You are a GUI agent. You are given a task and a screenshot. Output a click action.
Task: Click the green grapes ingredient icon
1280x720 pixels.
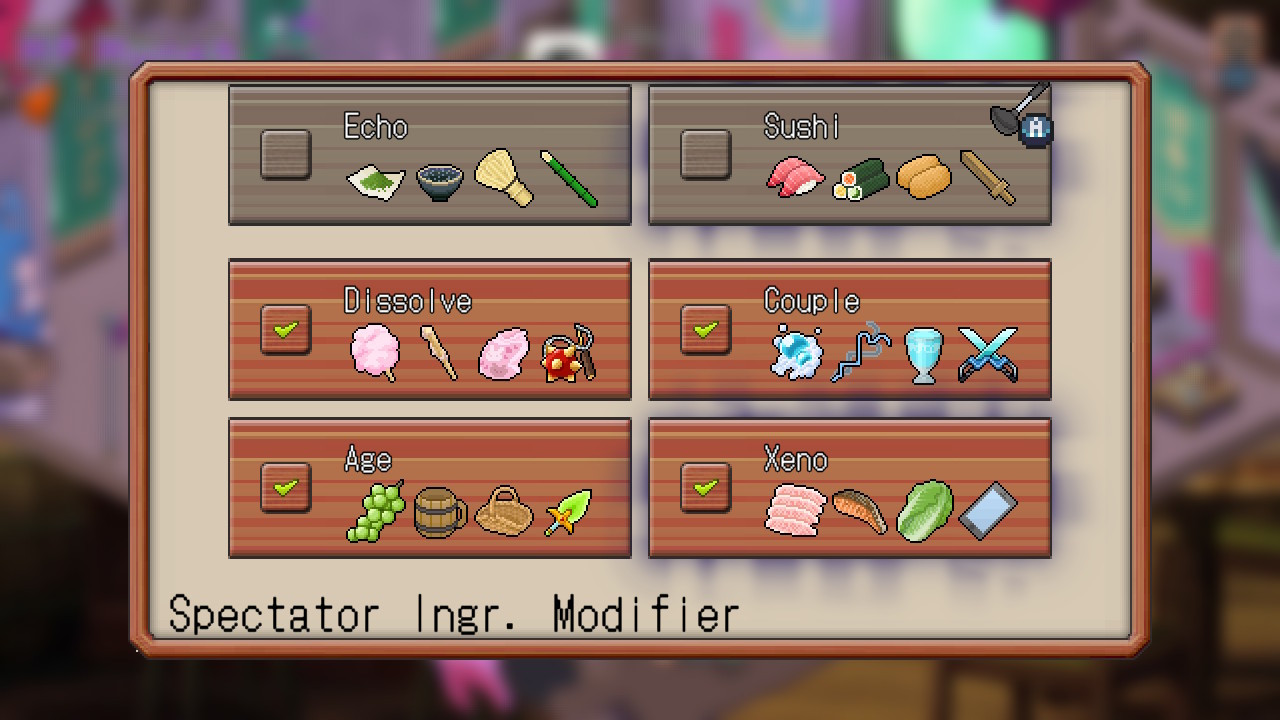pos(376,512)
